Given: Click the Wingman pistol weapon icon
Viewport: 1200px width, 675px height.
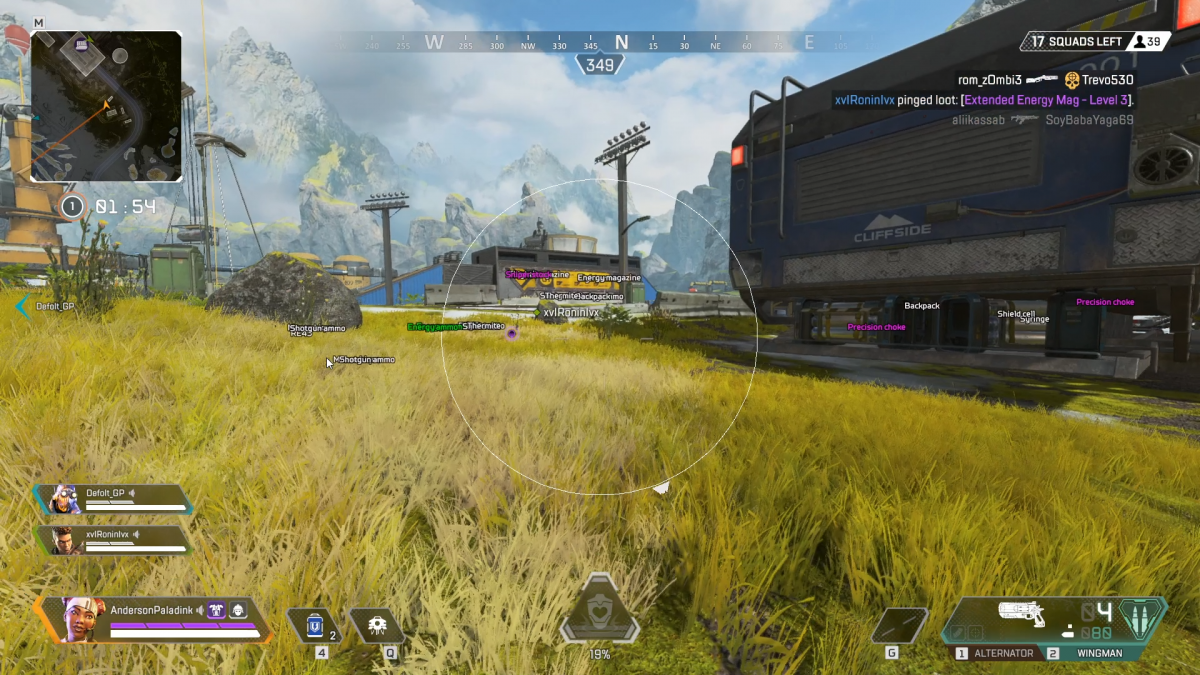Looking at the screenshot, I should (1021, 613).
